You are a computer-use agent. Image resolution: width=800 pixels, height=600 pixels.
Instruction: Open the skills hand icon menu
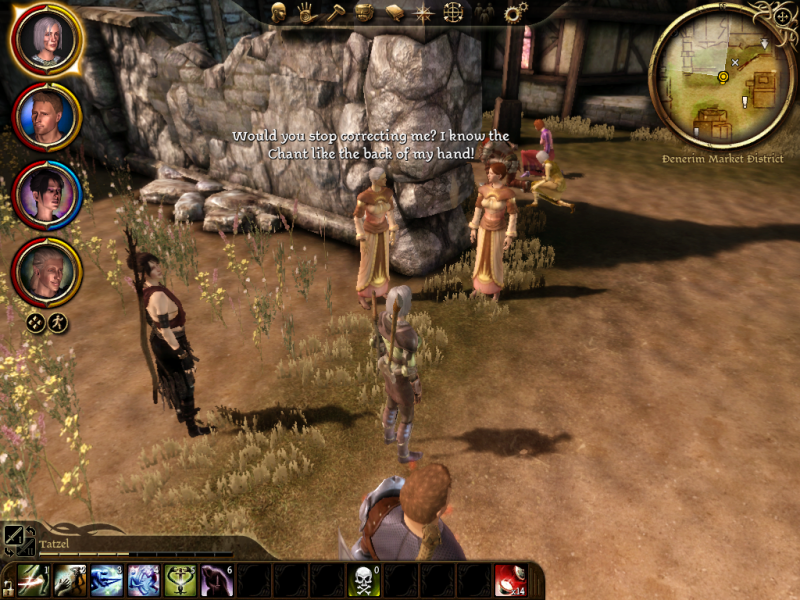[x=307, y=13]
